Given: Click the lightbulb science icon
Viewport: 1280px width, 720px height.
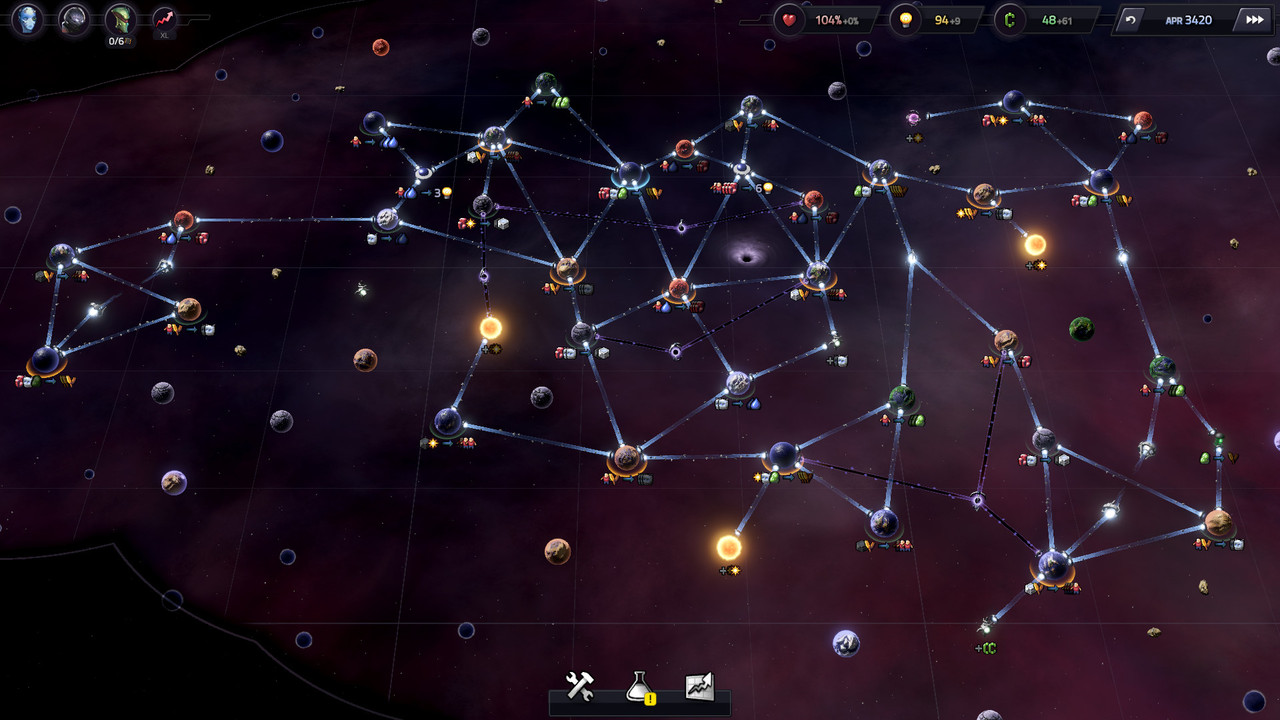Looking at the screenshot, I should coord(906,20).
